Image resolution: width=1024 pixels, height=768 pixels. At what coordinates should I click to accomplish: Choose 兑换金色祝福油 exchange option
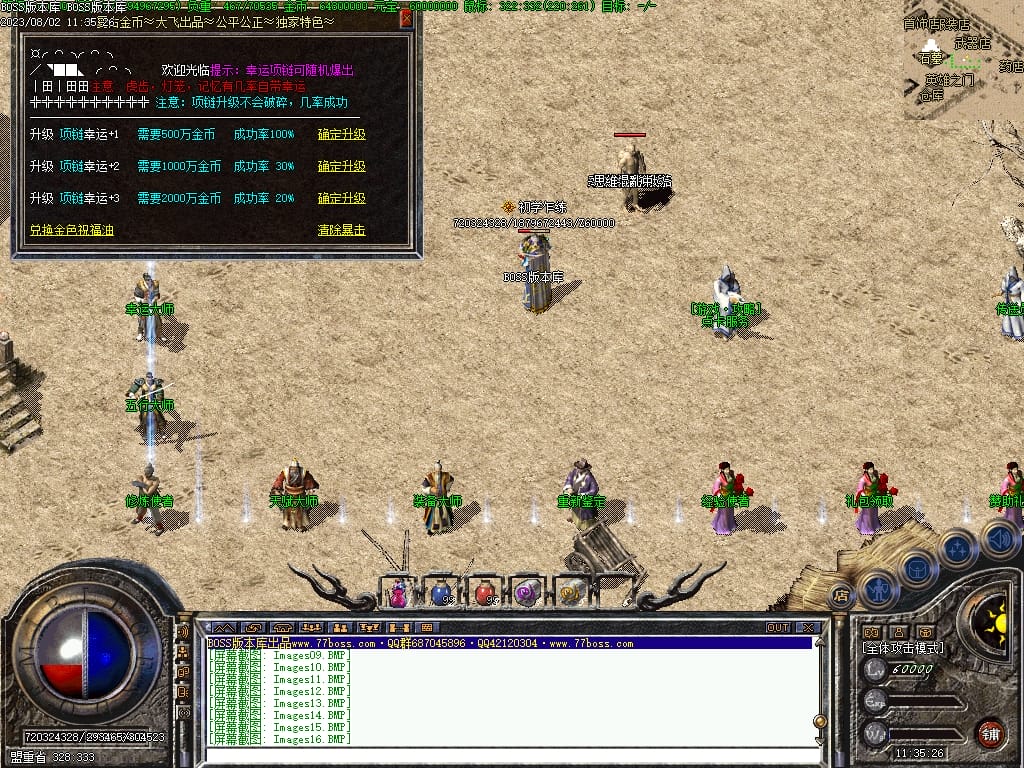coord(71,231)
